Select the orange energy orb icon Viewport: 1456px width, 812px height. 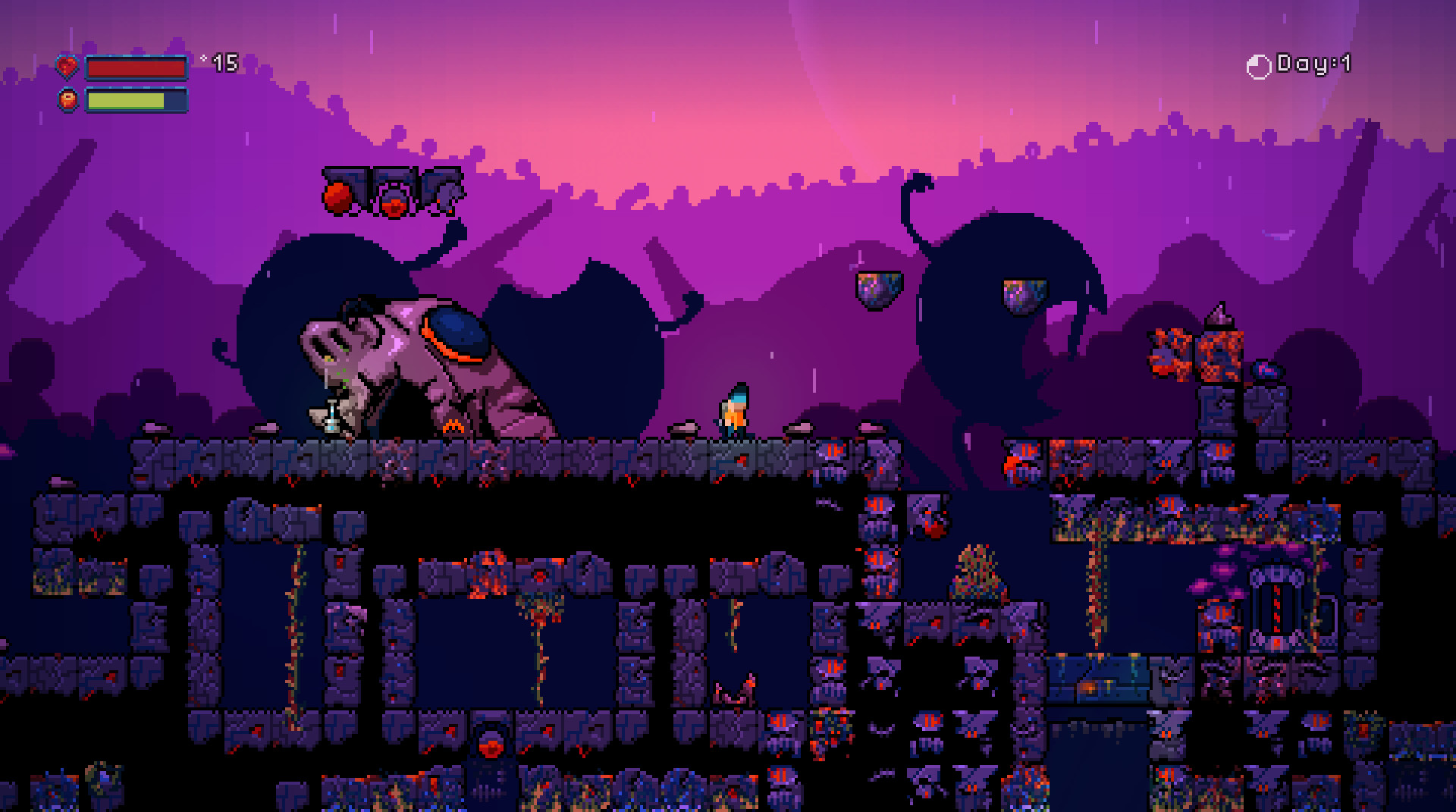click(67, 98)
